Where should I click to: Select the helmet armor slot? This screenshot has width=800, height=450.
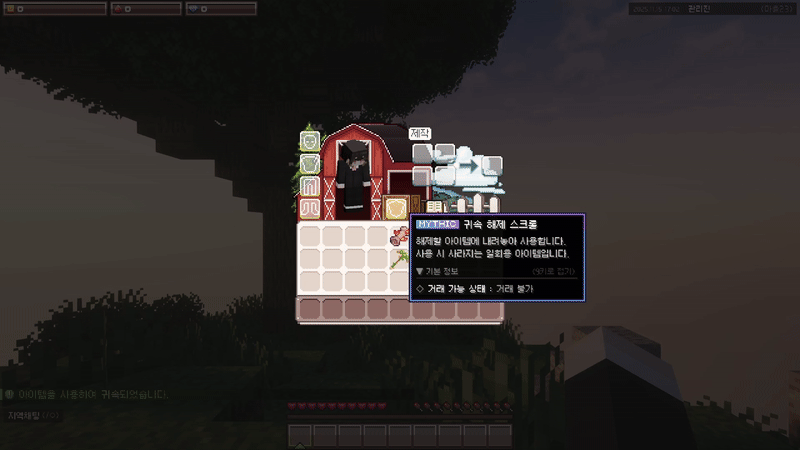tap(309, 141)
